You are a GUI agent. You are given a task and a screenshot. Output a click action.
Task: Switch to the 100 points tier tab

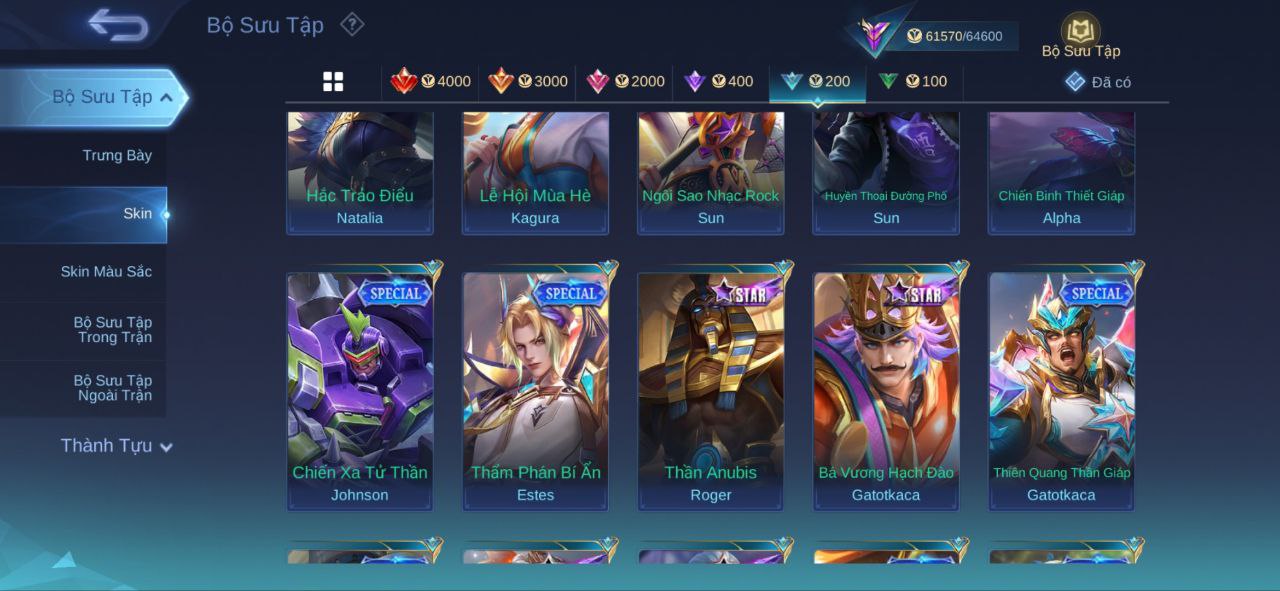click(x=913, y=82)
